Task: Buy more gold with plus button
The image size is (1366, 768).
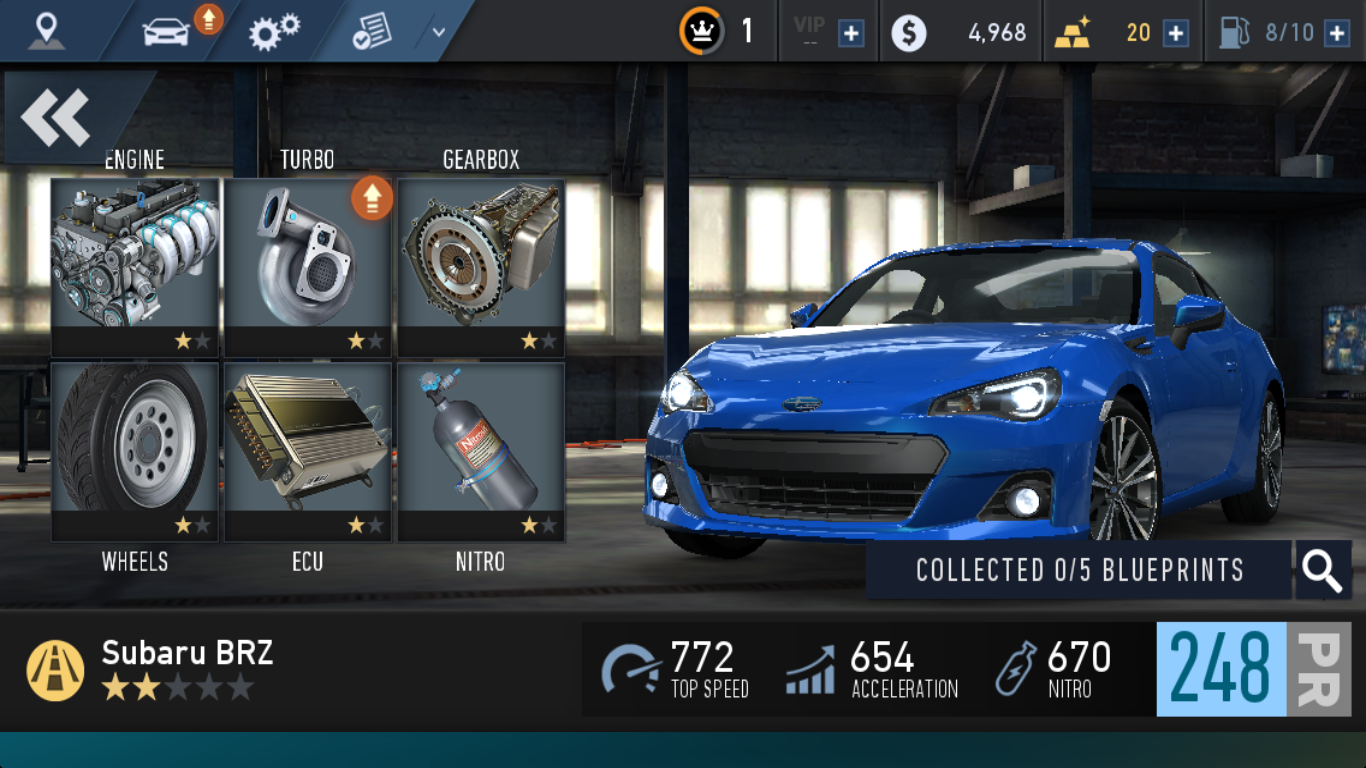Action: coord(1176,33)
